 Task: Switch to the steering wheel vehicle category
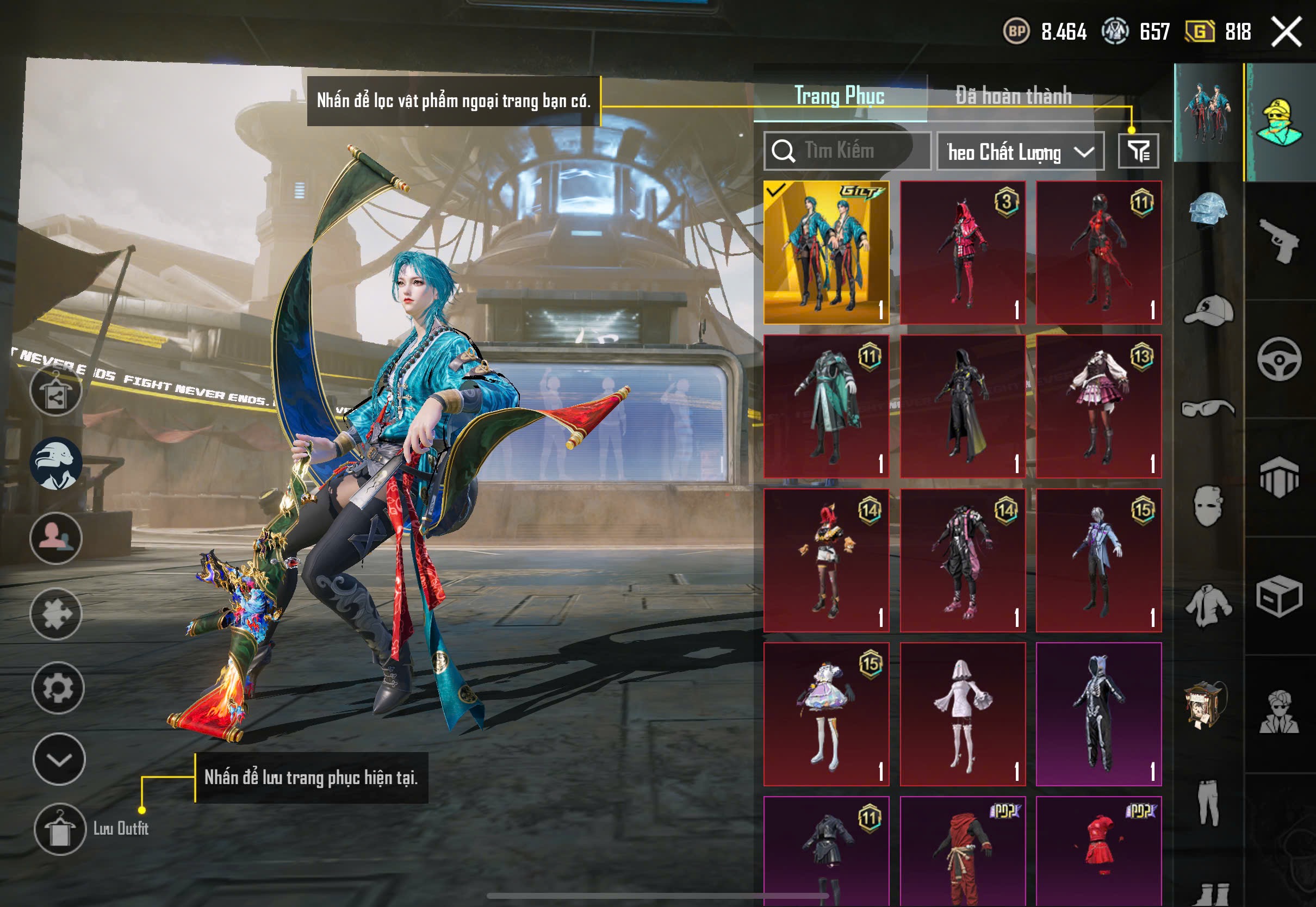[x=1280, y=359]
